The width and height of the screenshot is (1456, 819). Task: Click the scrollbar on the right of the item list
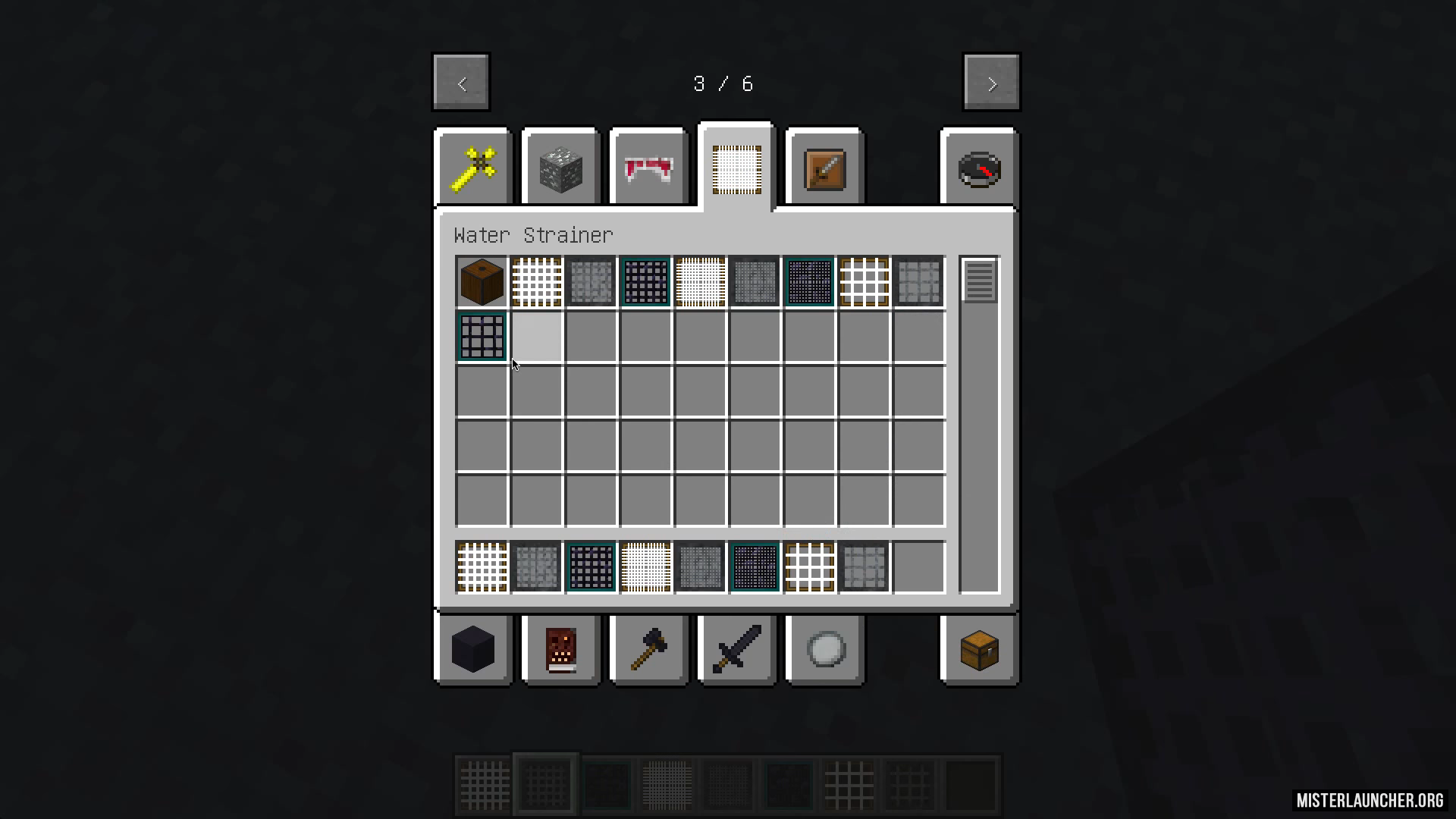(978, 281)
